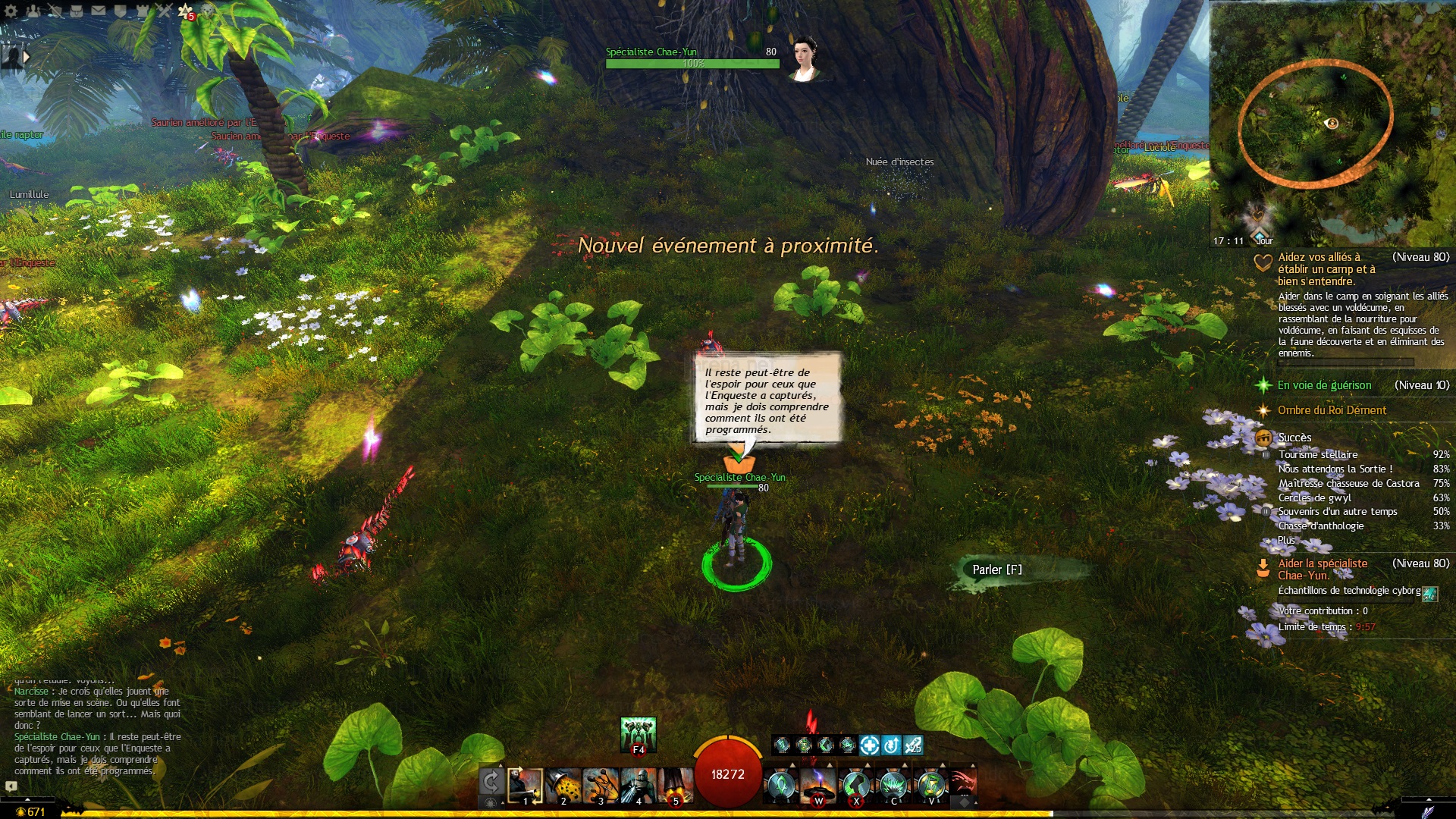Expand the Plus achievements list link
This screenshot has width=1456, height=819.
(x=1286, y=540)
